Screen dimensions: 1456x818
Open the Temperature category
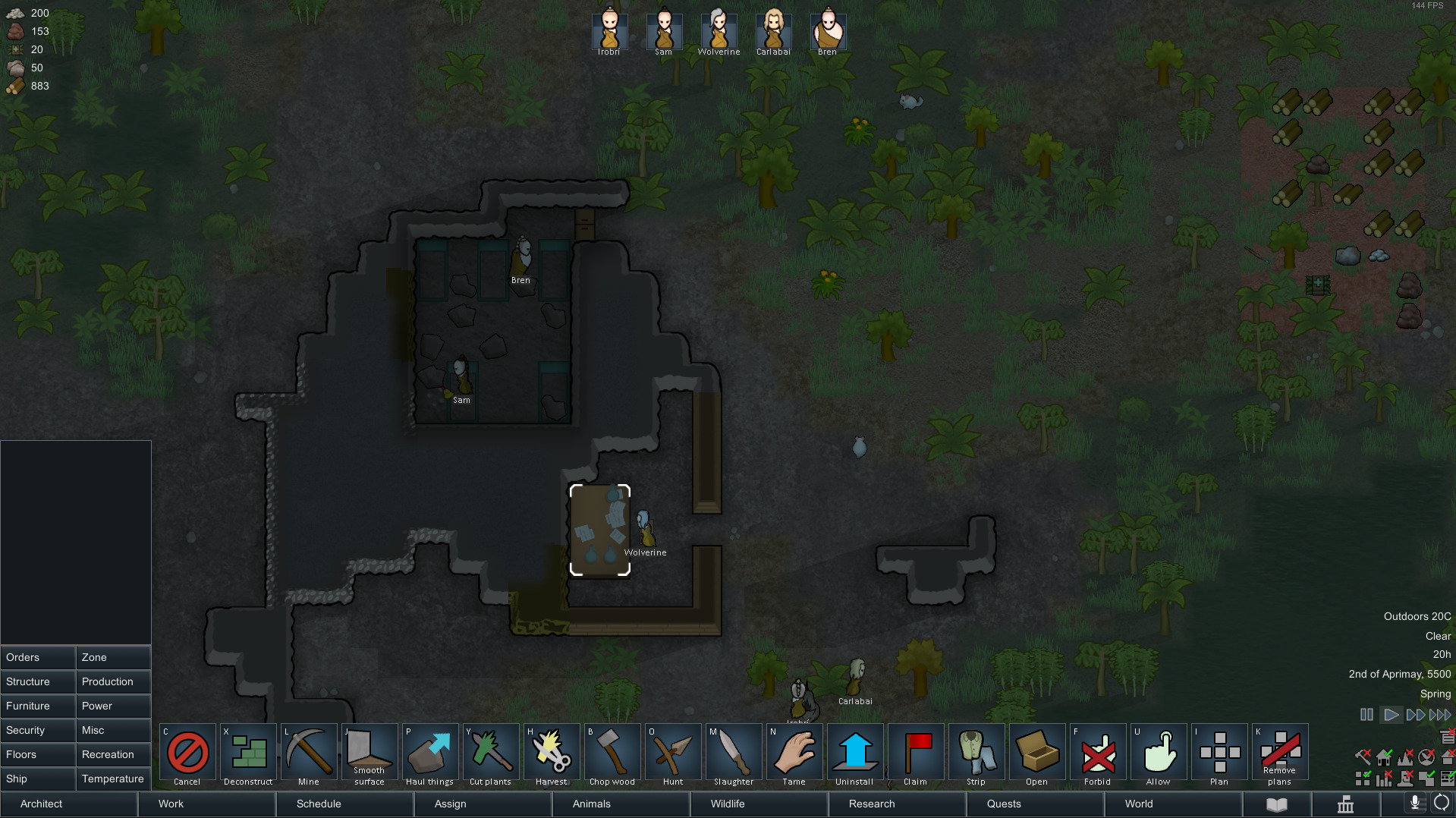point(114,779)
